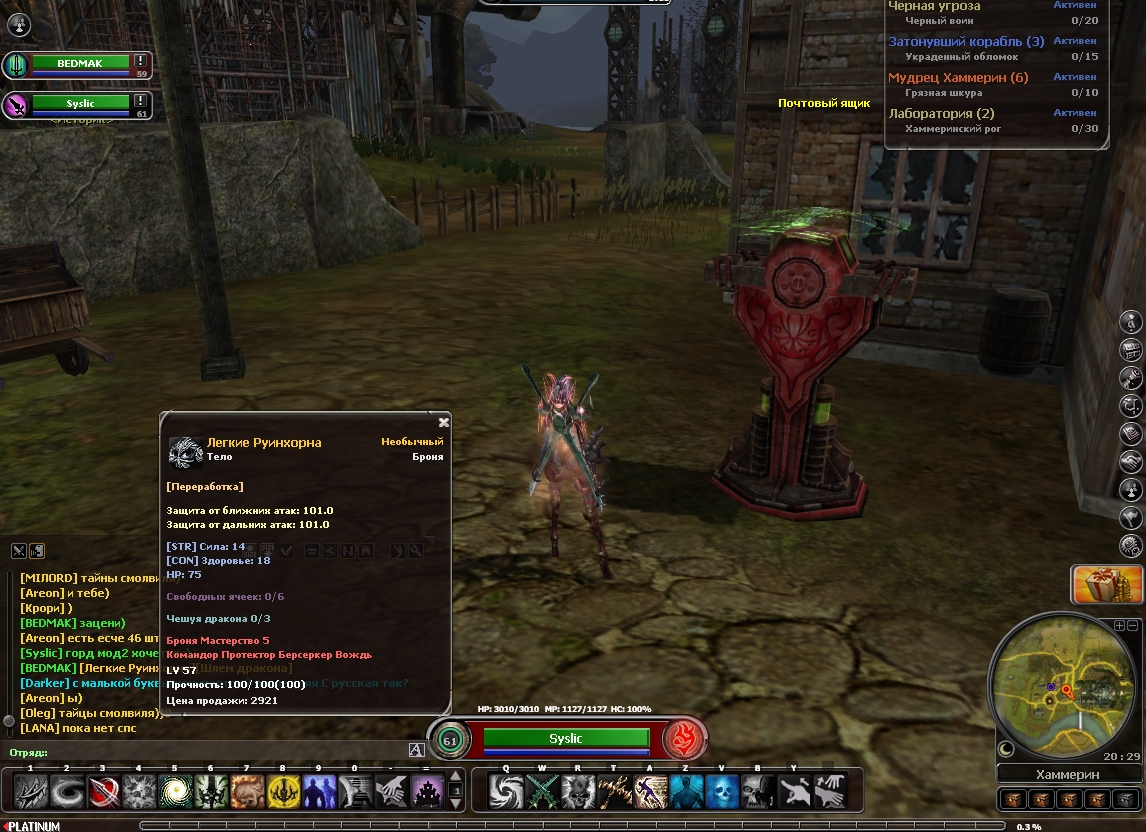This screenshot has width=1146, height=832.
Task: Activate the haunted castle skill in slot =
Action: tap(427, 792)
